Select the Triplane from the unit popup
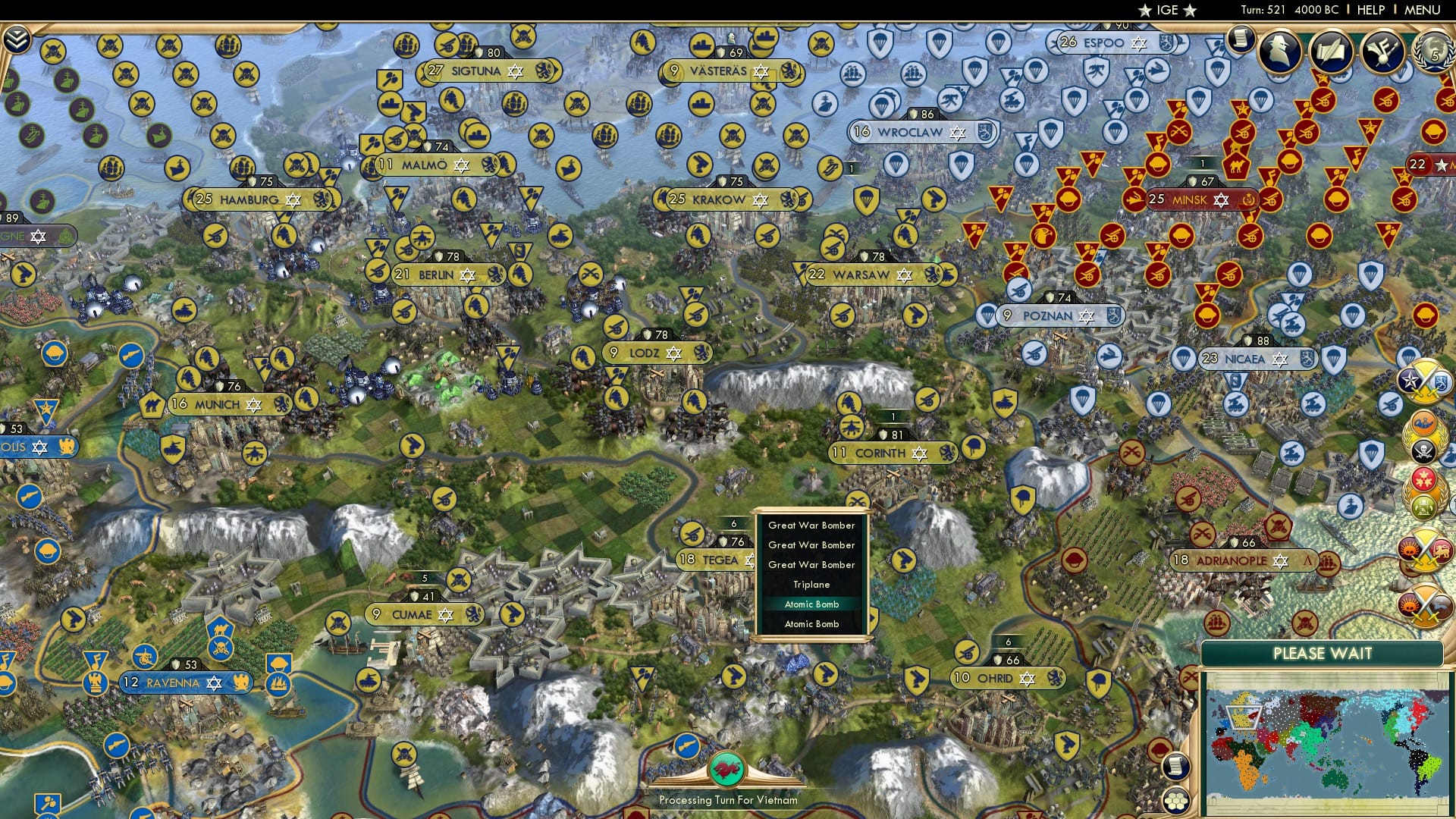Viewport: 1456px width, 819px height. coord(811,584)
